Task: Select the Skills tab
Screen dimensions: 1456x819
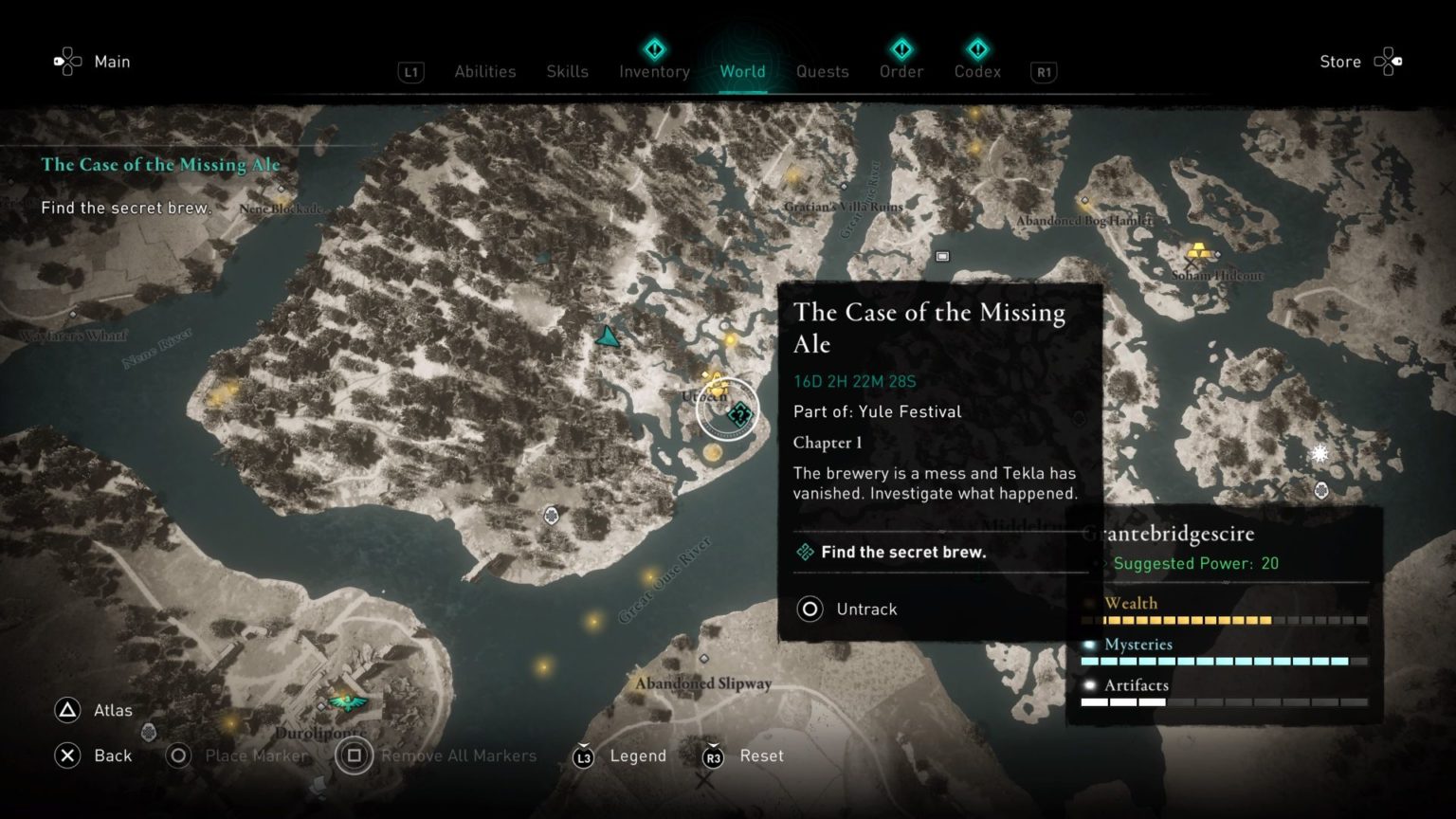Action: tap(567, 71)
